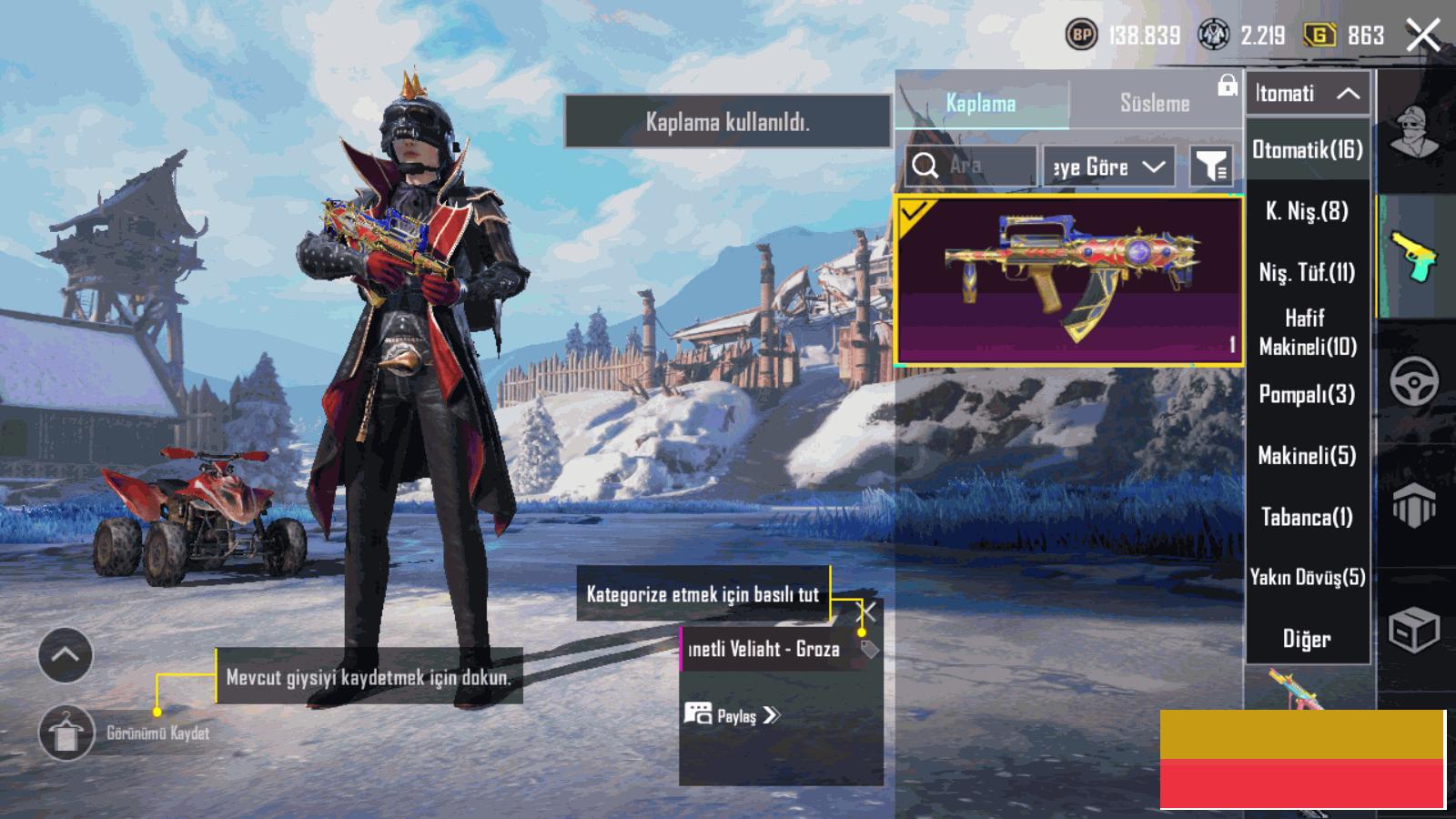Save the outfit with the hanger icon

(x=66, y=733)
